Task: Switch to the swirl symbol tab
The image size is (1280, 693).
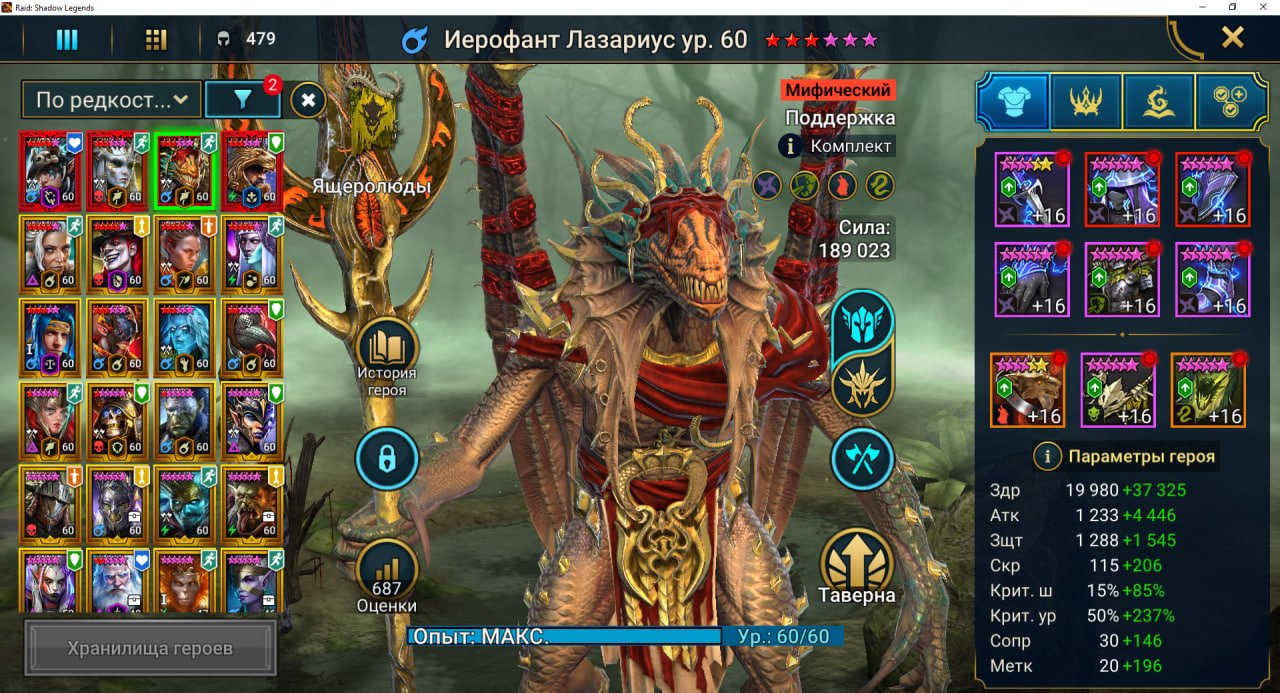Action: 1159,101
